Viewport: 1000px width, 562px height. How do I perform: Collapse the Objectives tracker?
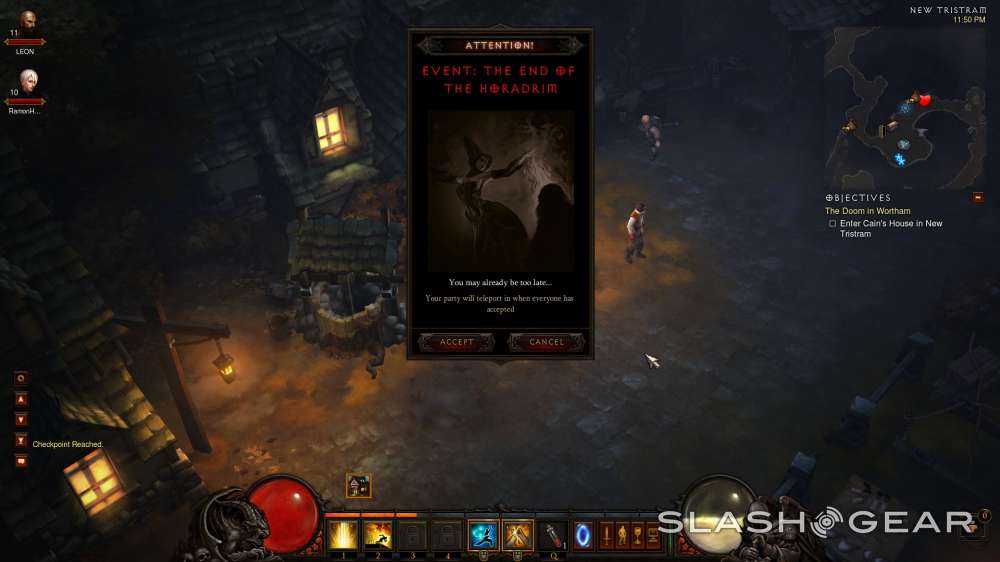tap(977, 197)
